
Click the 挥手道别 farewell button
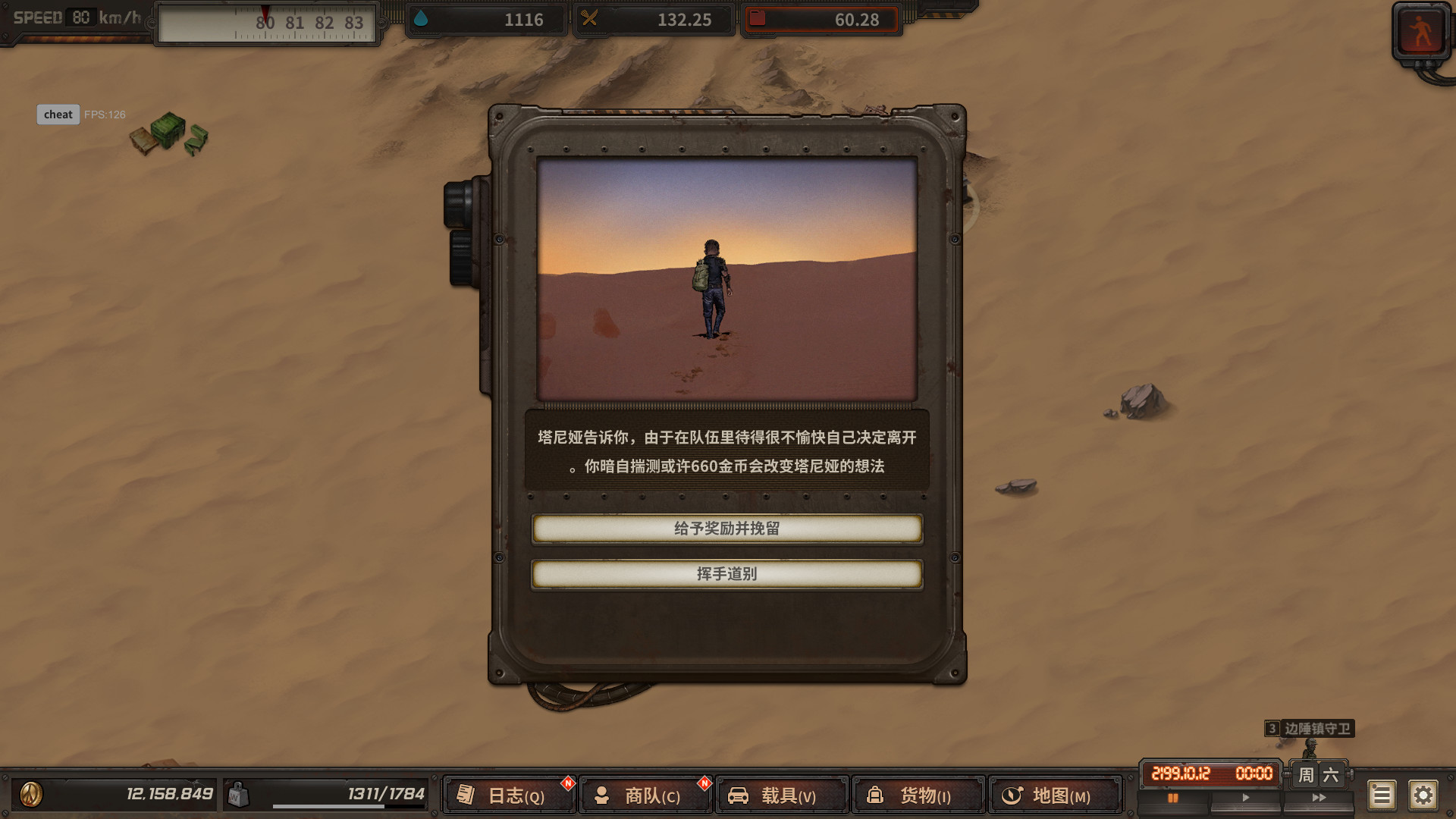727,574
